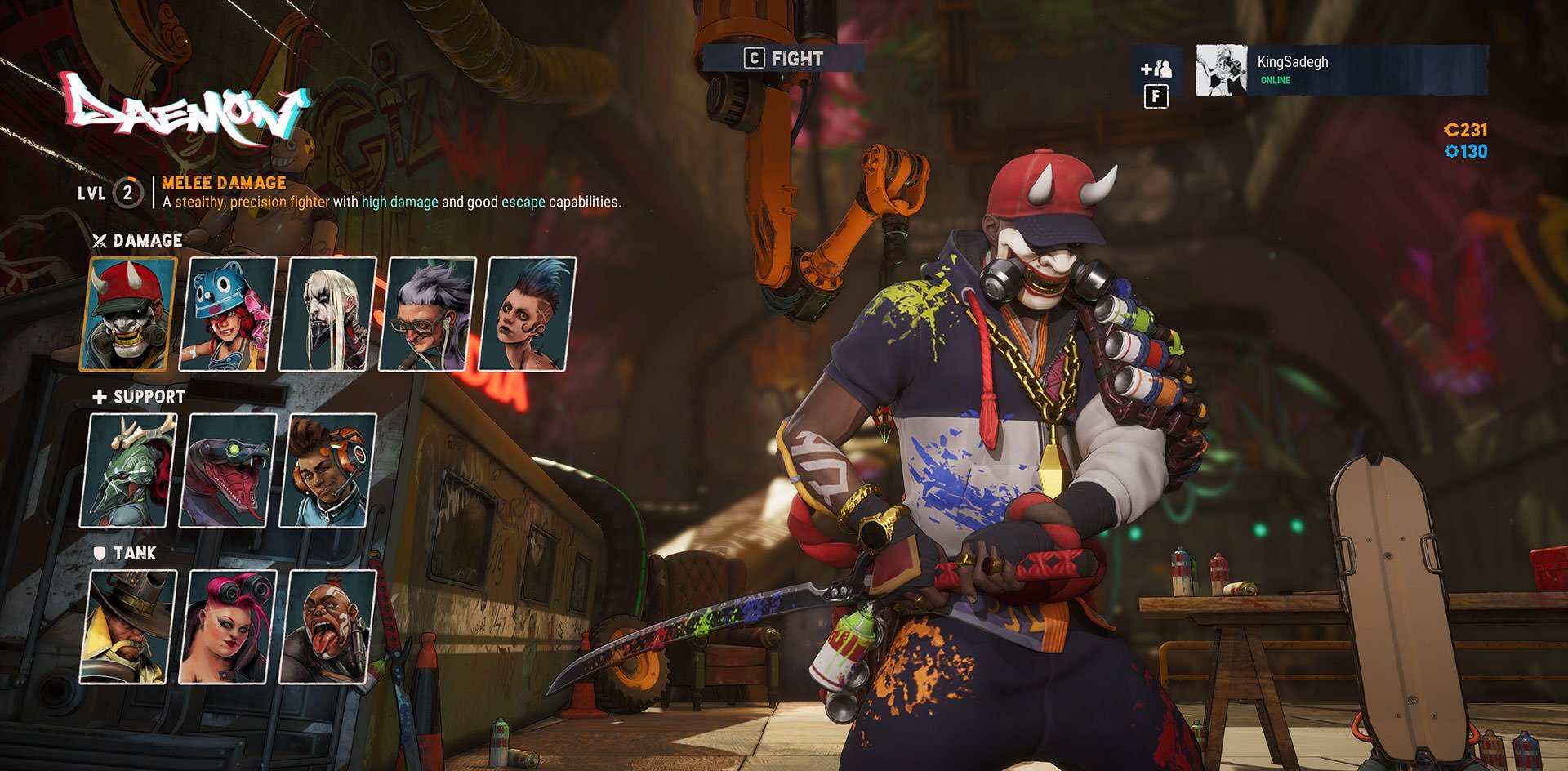Pick the purple snake support character

pyautogui.click(x=228, y=470)
